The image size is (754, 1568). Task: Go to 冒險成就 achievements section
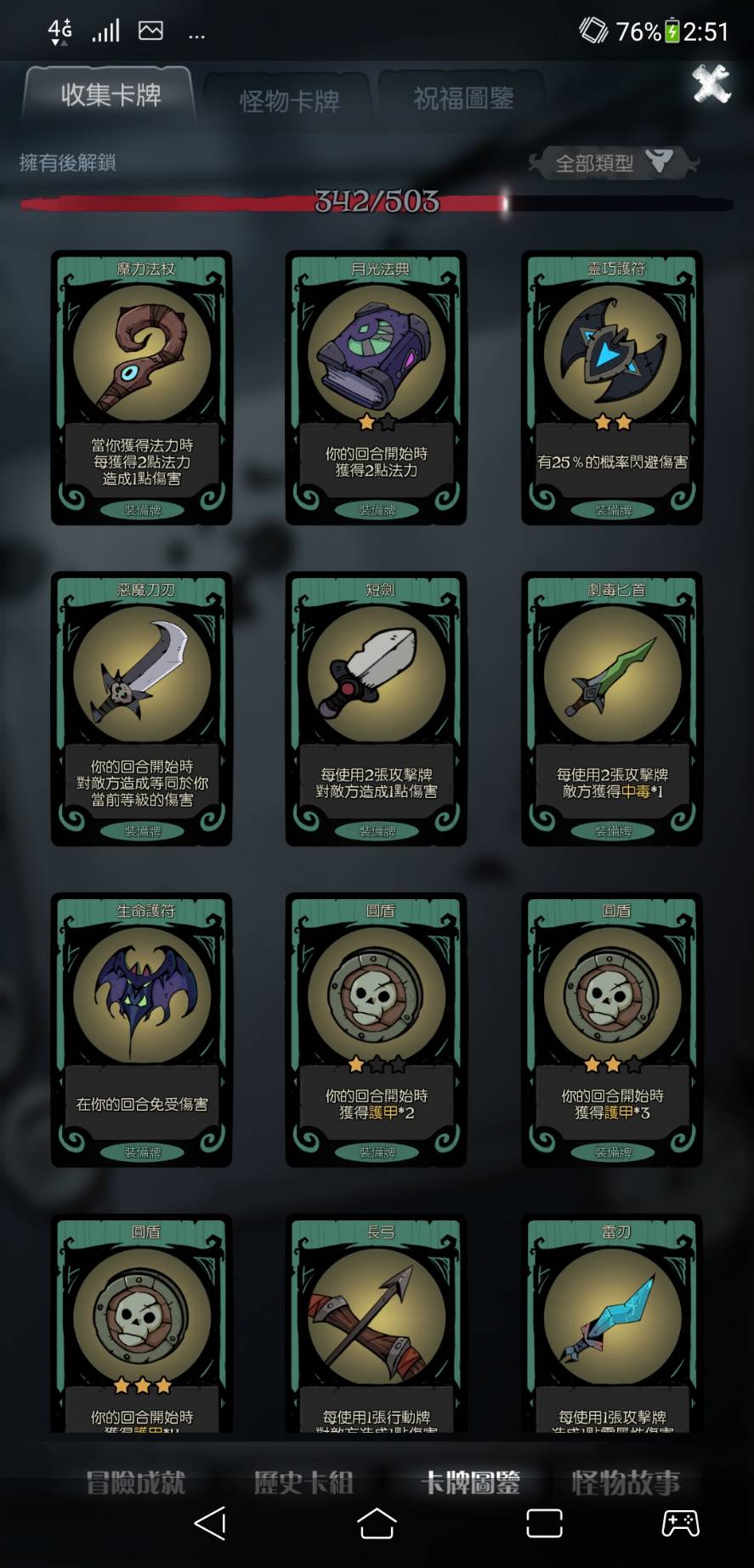coord(136,1483)
